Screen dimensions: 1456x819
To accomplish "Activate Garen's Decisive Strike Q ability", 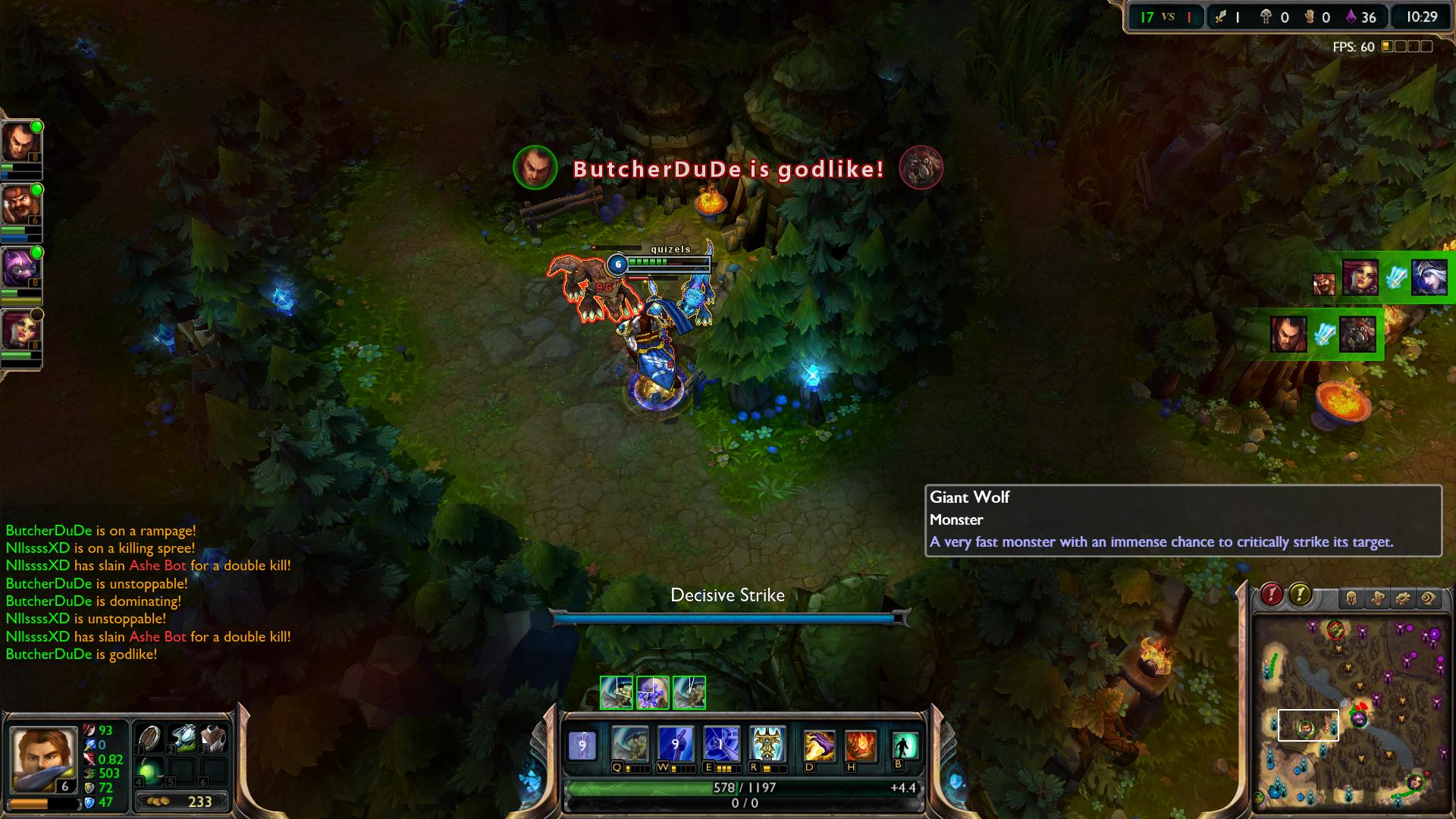I will click(x=630, y=744).
